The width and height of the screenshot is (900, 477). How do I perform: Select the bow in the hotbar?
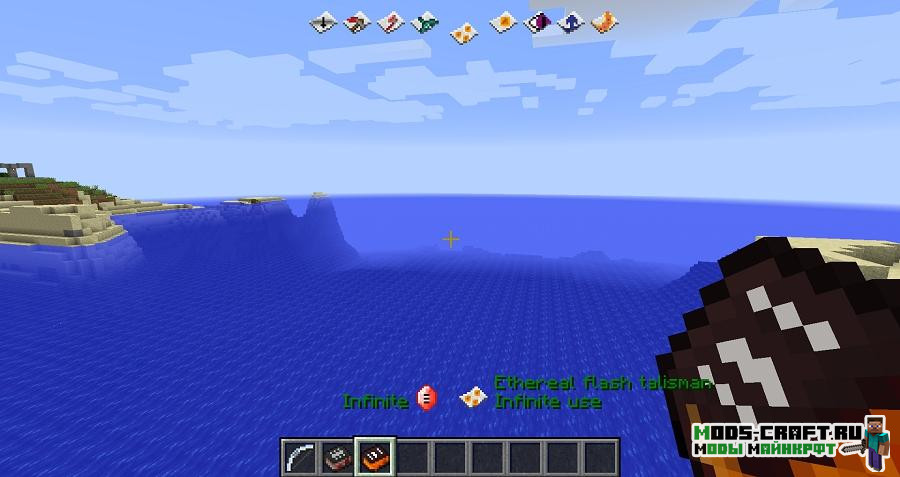[x=300, y=456]
